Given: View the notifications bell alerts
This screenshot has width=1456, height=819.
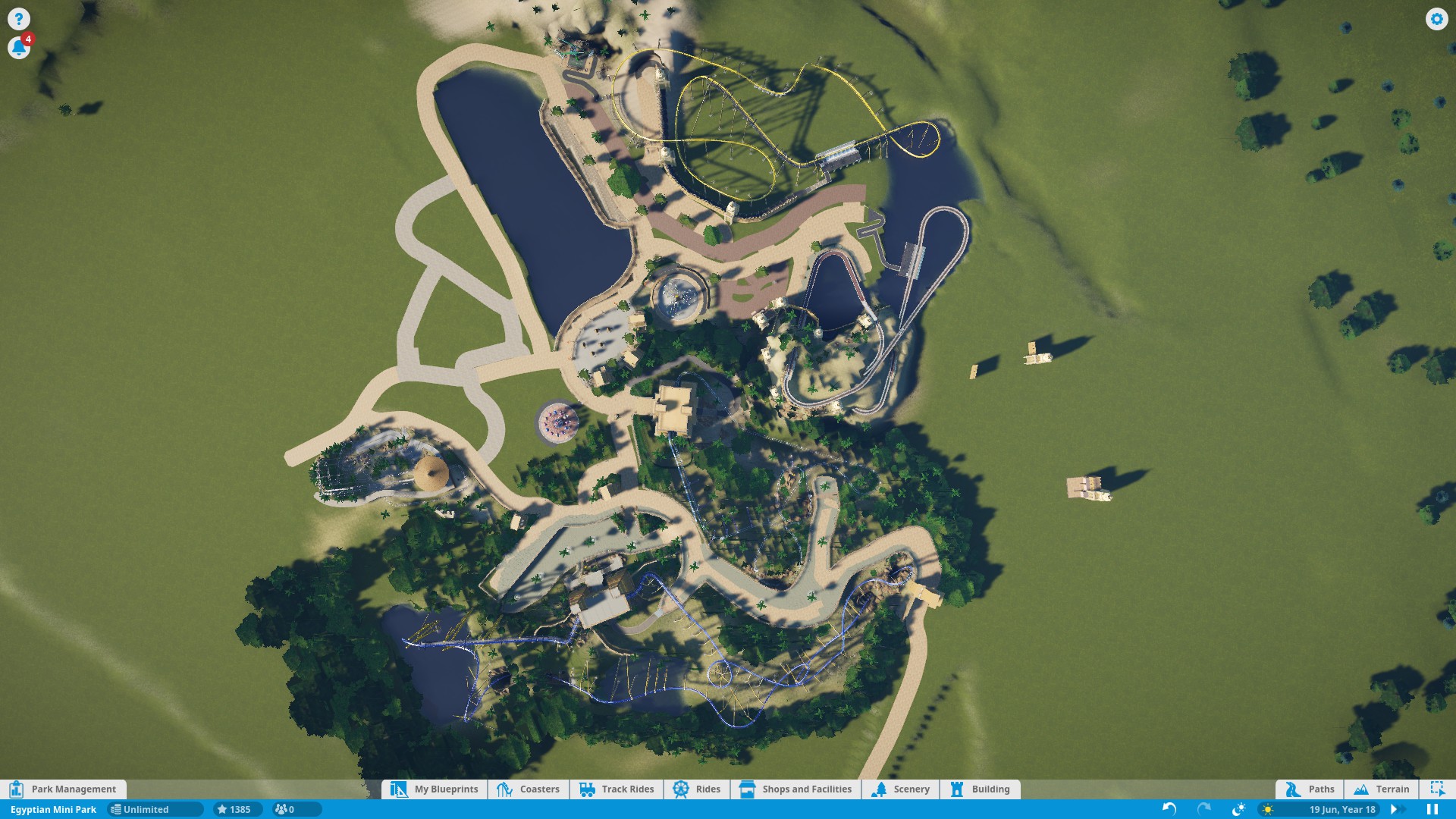Looking at the screenshot, I should click(x=19, y=48).
